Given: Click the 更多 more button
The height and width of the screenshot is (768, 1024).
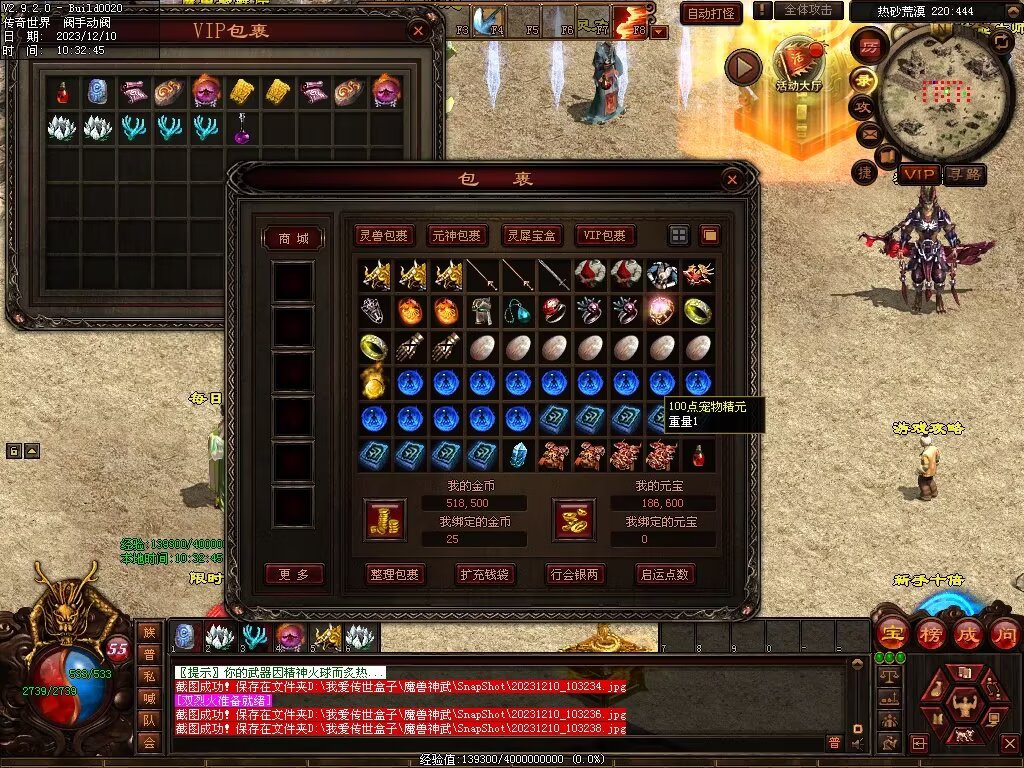Looking at the screenshot, I should tap(294, 574).
